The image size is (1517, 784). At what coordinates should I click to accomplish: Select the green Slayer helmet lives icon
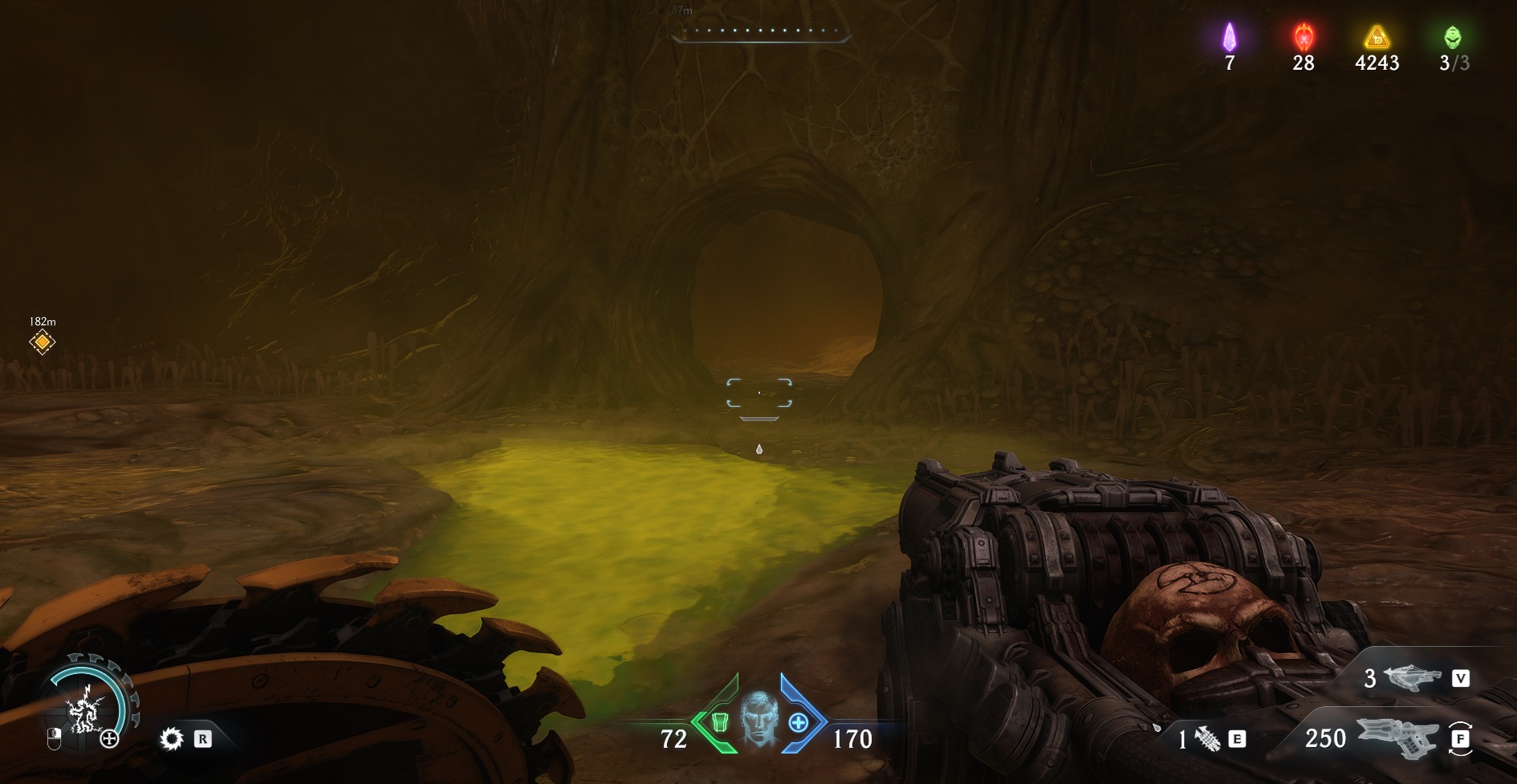tap(1452, 36)
